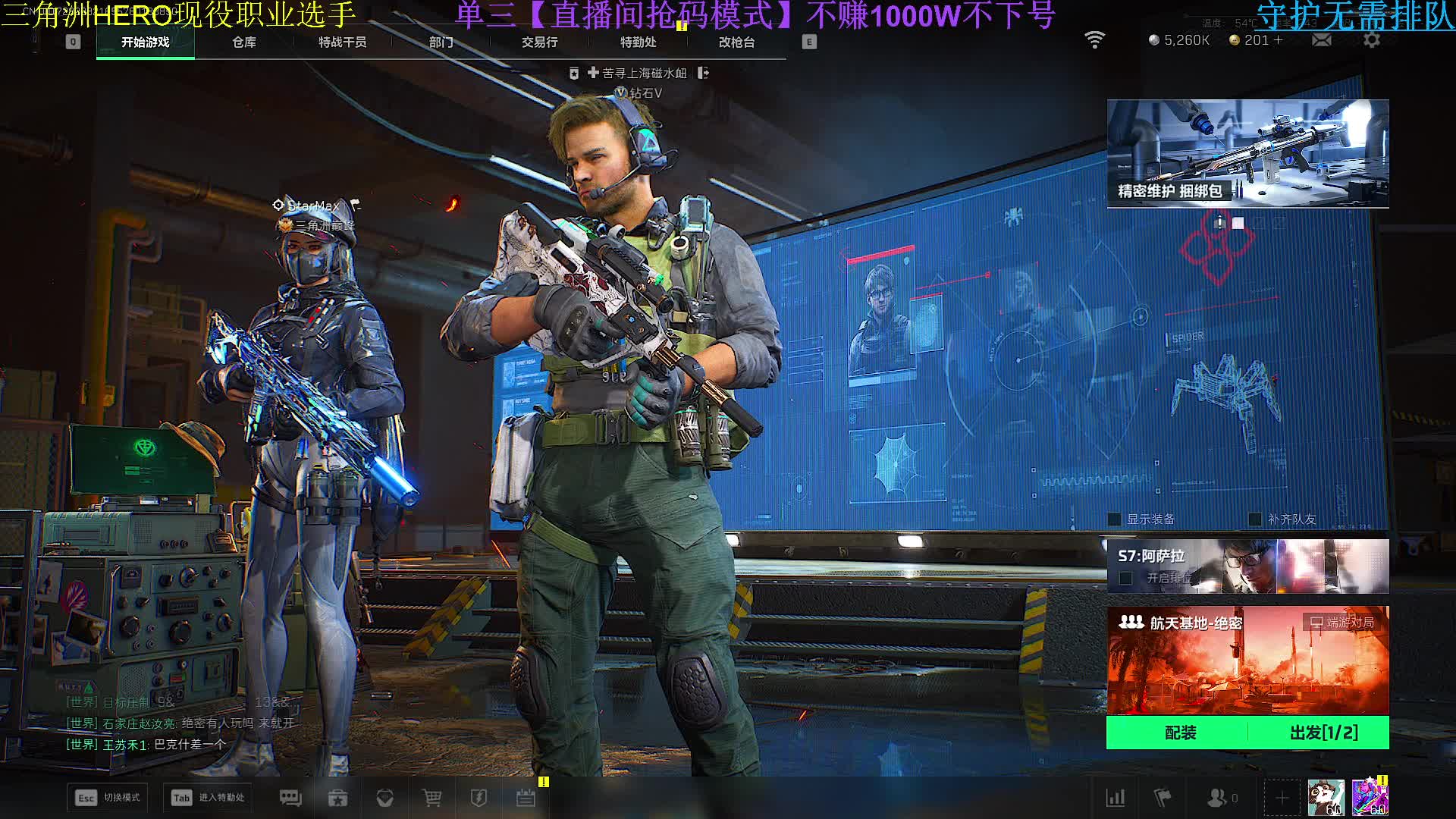
Task: Click the green 配装 loadout button
Action: [x=1180, y=733]
